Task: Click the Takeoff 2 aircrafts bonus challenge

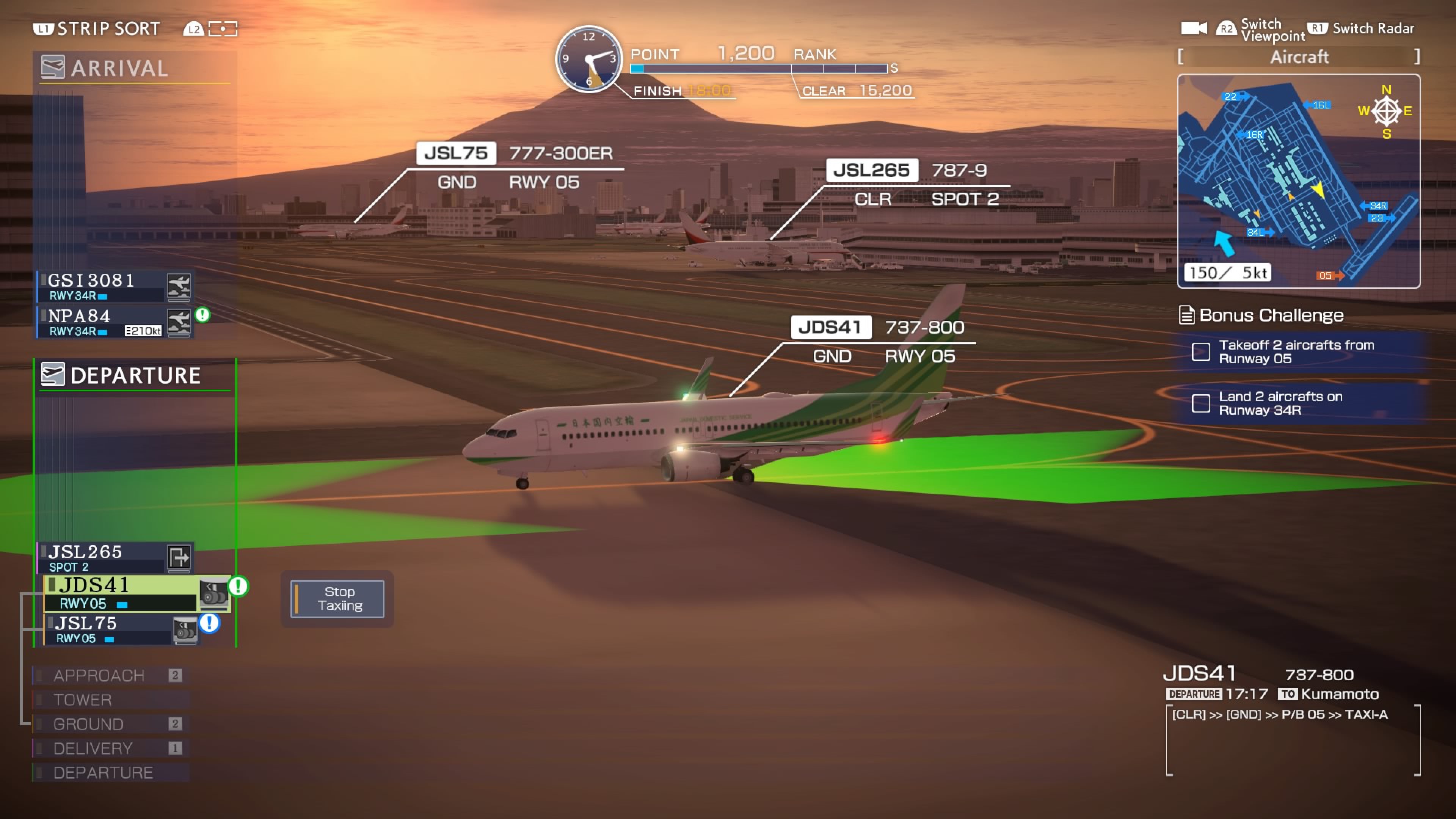Action: pyautogui.click(x=1297, y=351)
